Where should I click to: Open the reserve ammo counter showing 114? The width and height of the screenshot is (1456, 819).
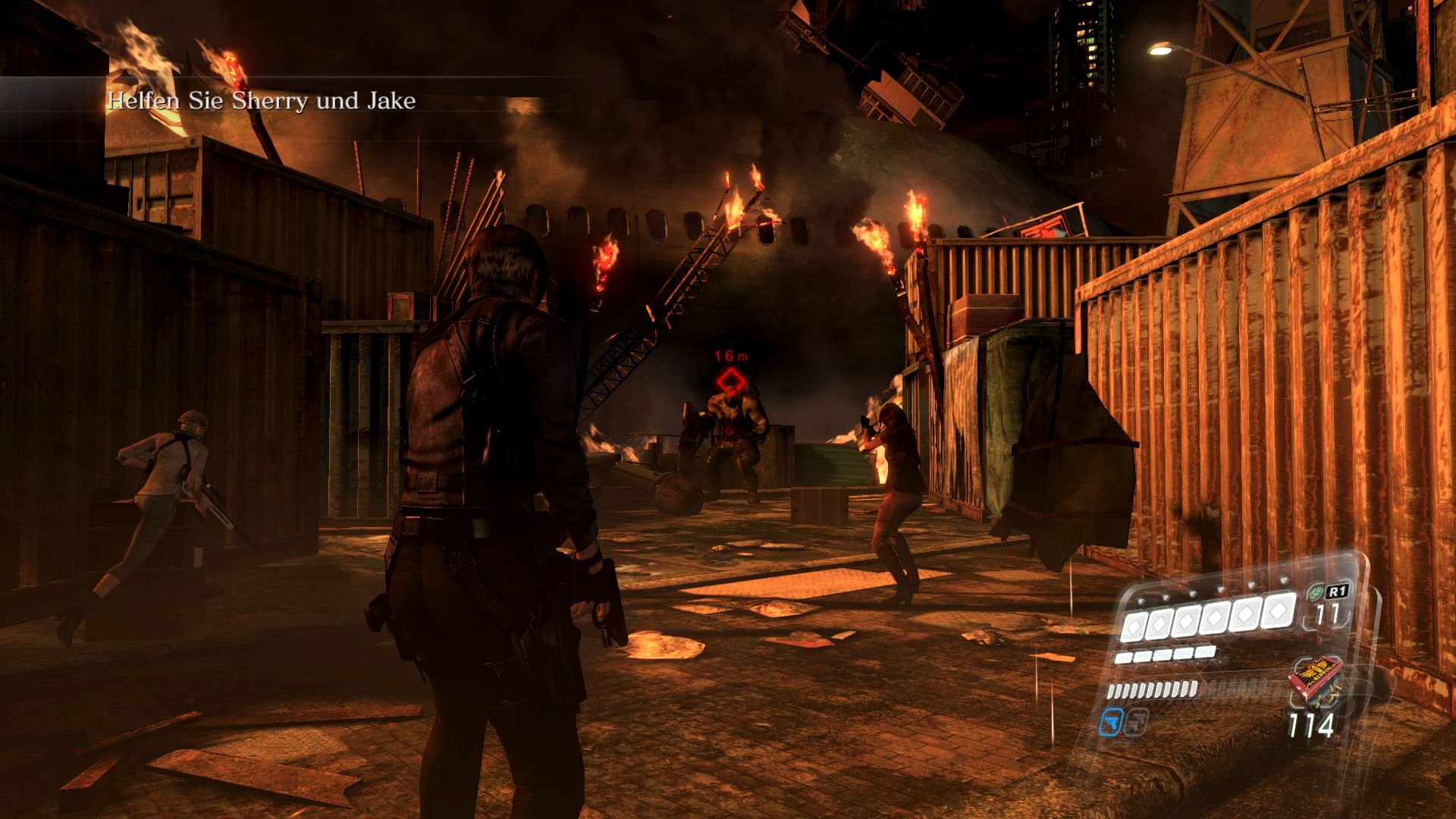tap(1312, 724)
